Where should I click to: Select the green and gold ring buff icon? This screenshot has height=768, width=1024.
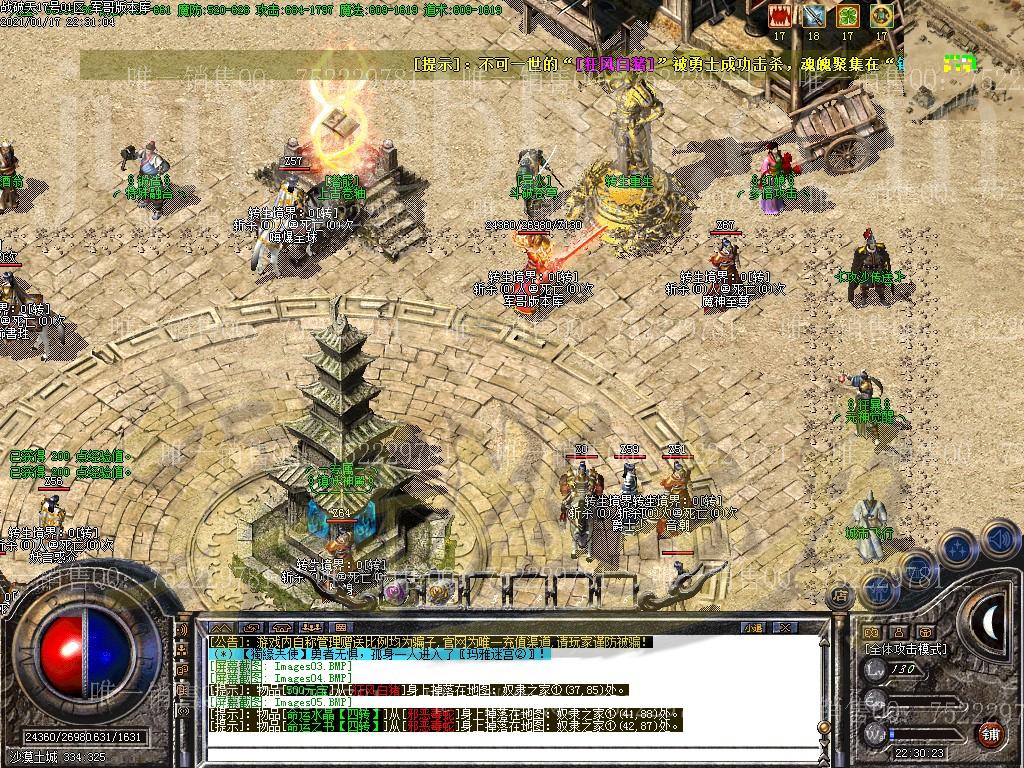tap(881, 16)
